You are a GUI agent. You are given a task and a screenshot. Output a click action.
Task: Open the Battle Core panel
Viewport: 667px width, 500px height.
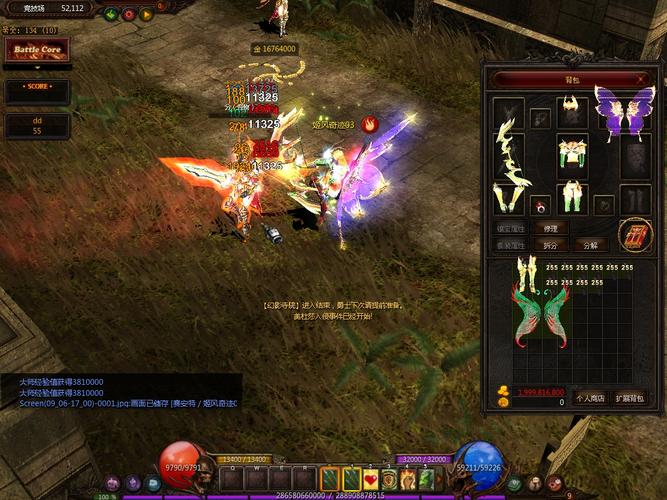tap(36, 50)
